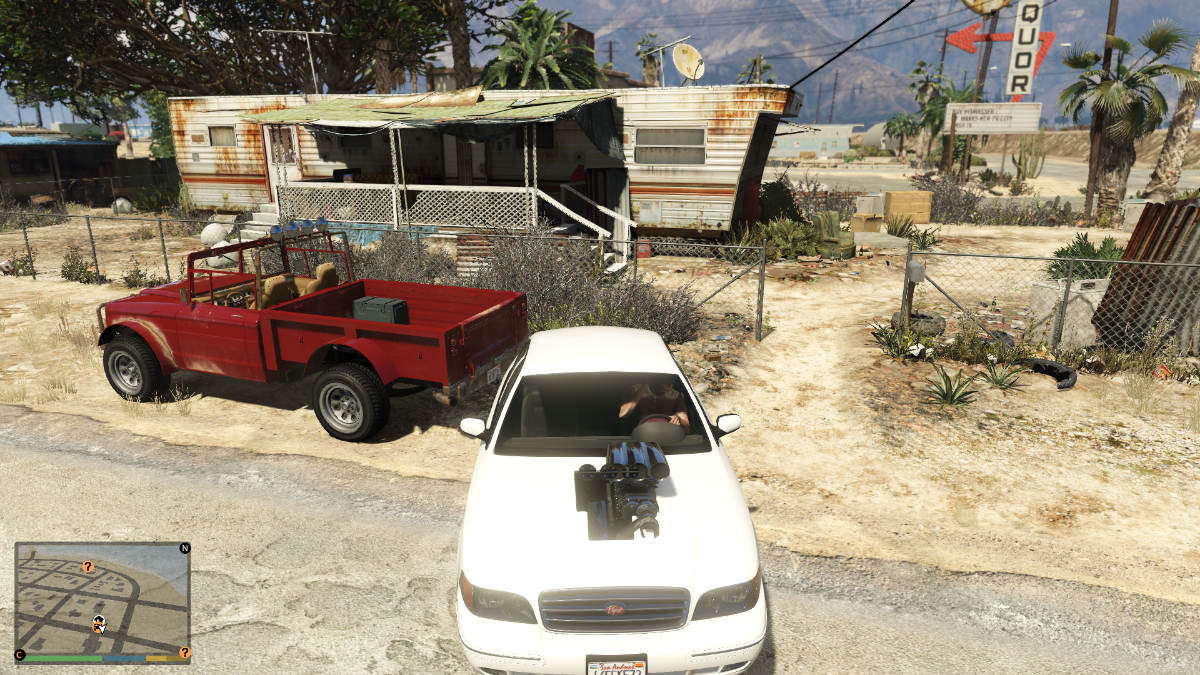This screenshot has height=675, width=1200.
Task: Select the orange "C" blip on the minimap
Action: pos(19,654)
